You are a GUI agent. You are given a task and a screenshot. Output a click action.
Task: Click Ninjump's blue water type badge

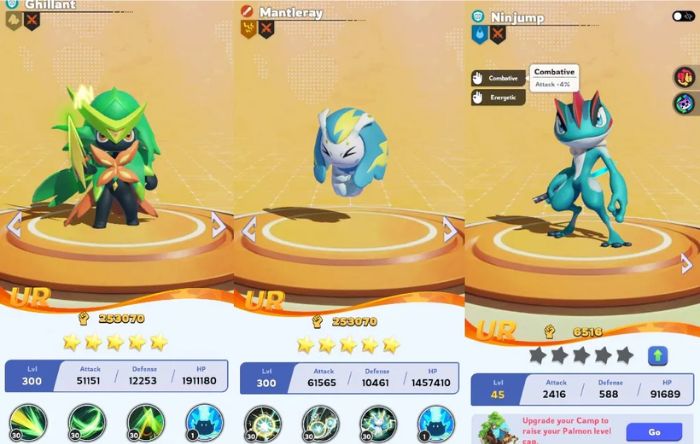[x=479, y=34]
